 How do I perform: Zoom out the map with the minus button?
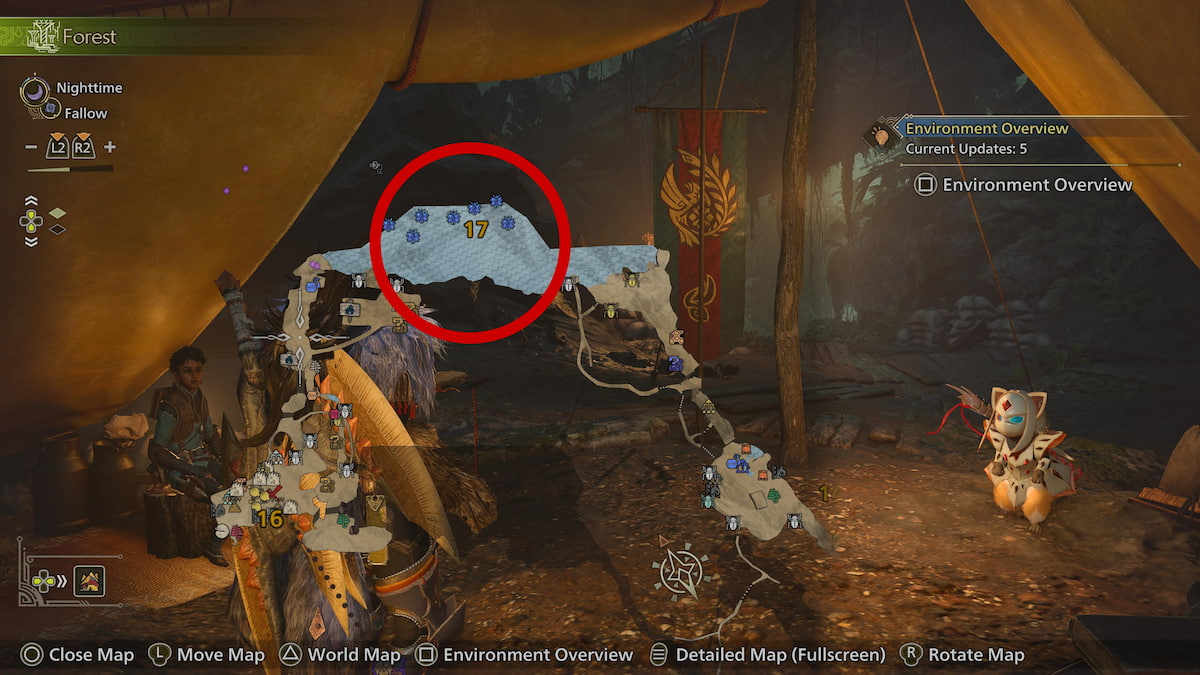click(32, 147)
